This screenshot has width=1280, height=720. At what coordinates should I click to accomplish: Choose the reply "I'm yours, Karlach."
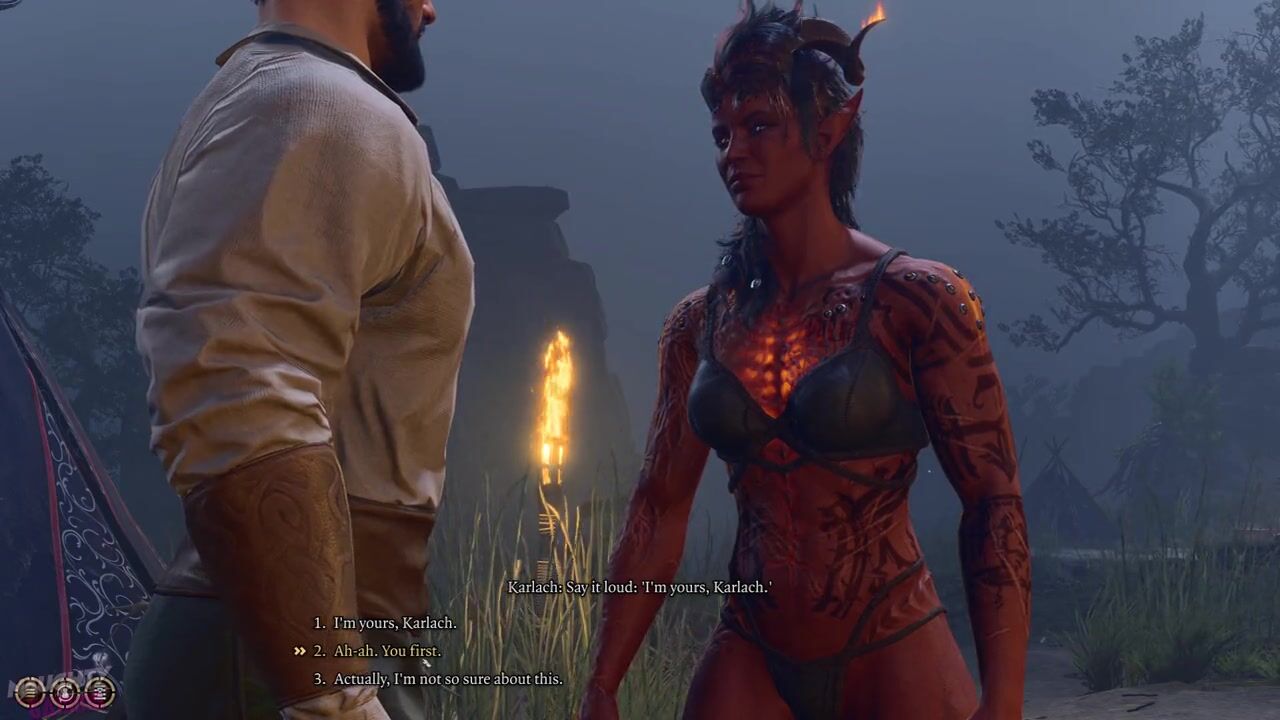394,623
